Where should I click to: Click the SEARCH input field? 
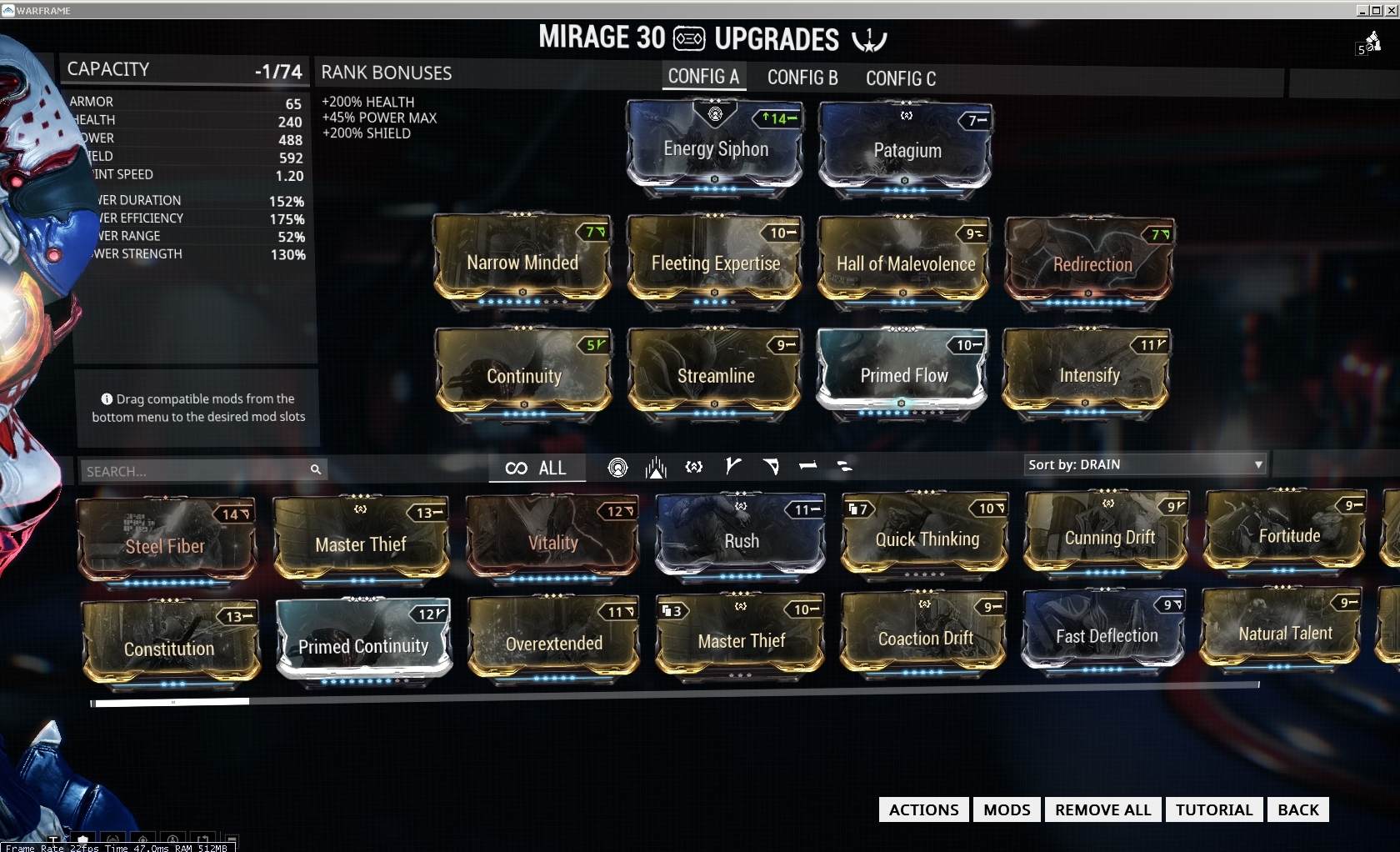point(192,469)
